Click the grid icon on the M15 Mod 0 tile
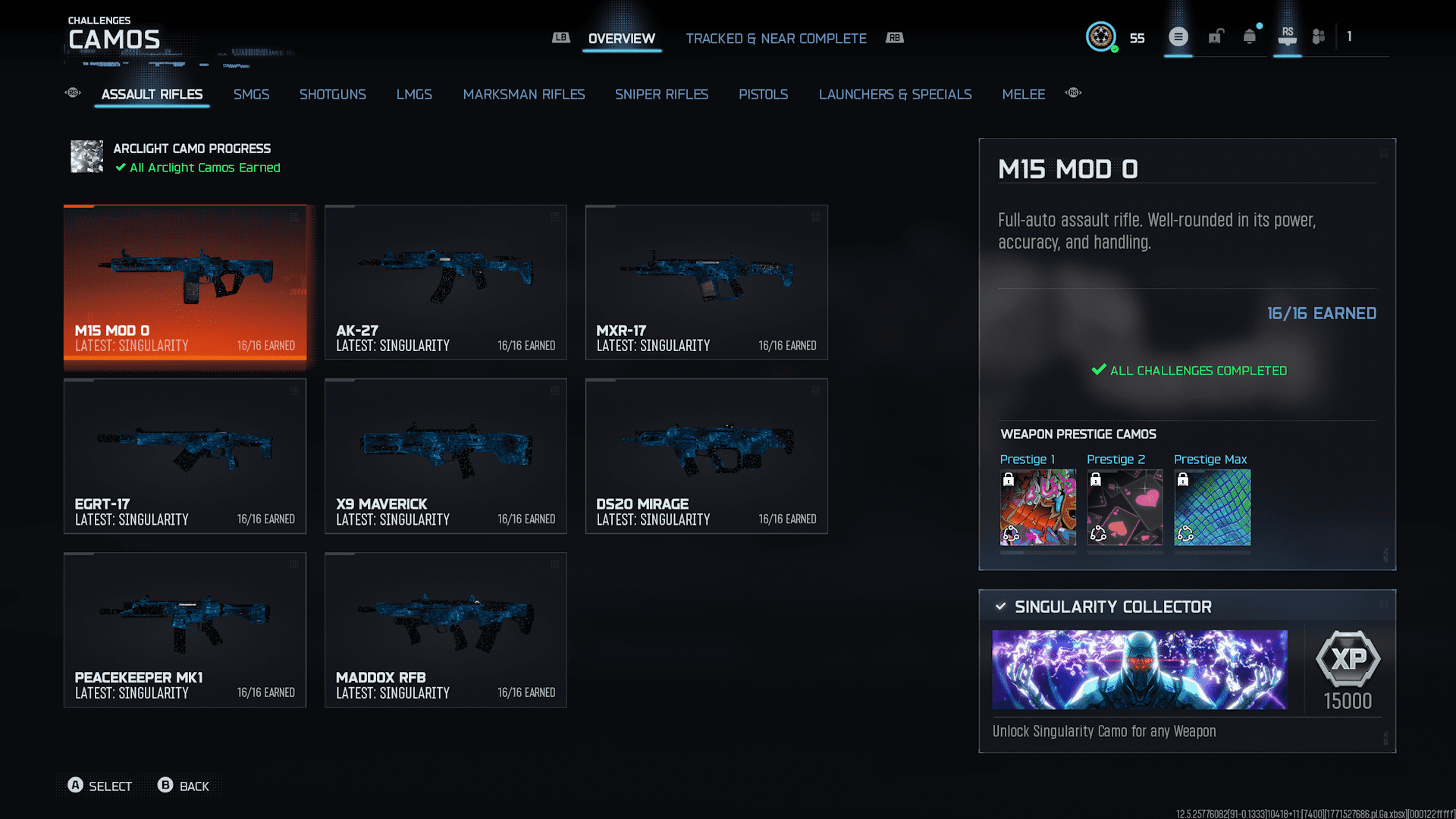Viewport: 1456px width, 819px height. (x=295, y=217)
